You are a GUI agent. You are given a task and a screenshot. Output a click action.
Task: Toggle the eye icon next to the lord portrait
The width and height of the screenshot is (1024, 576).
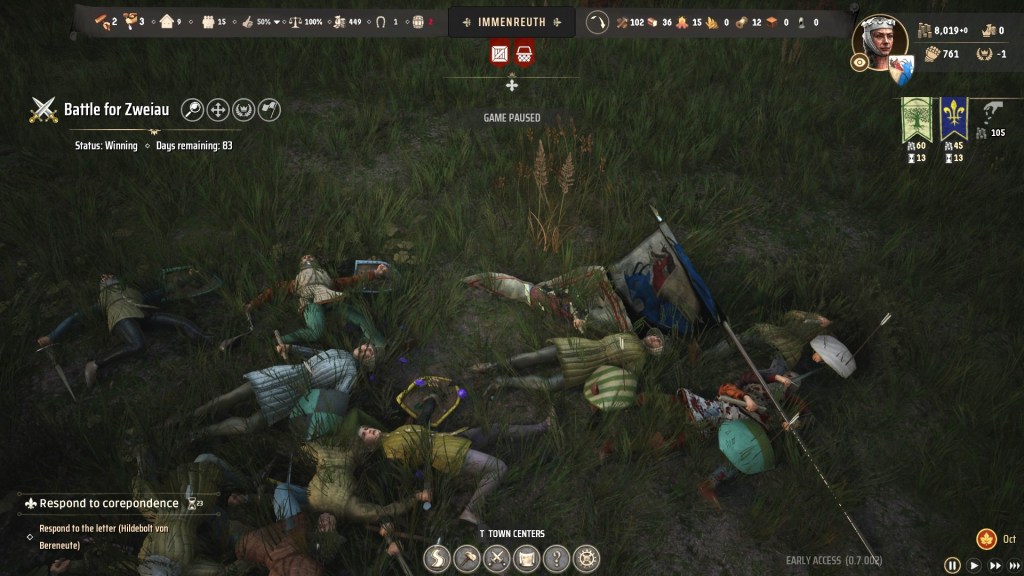pos(858,62)
